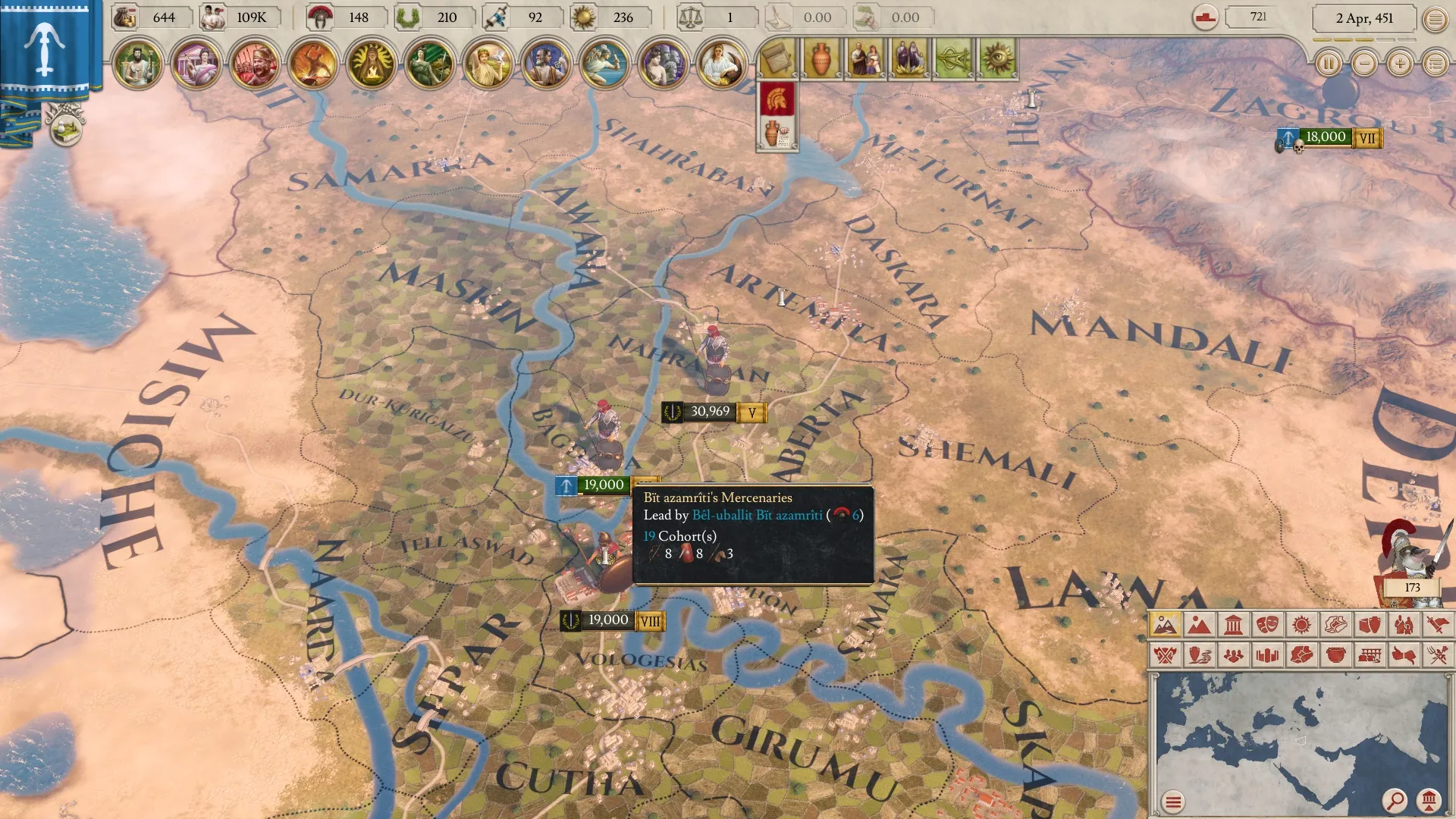The height and width of the screenshot is (819, 1456).
Task: Open the bearded ruler portrait panel
Action: (x=137, y=64)
